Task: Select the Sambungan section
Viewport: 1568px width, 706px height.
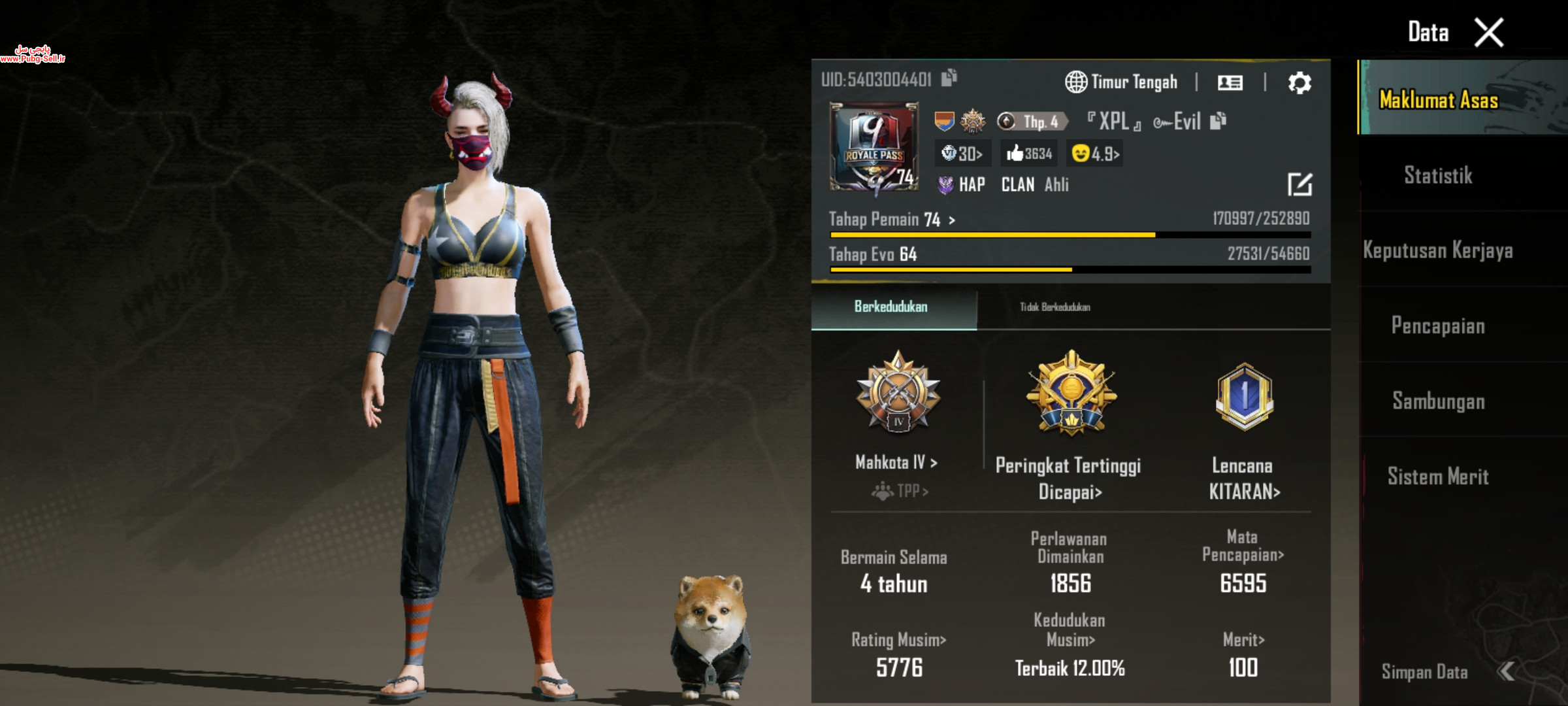Action: tap(1438, 401)
